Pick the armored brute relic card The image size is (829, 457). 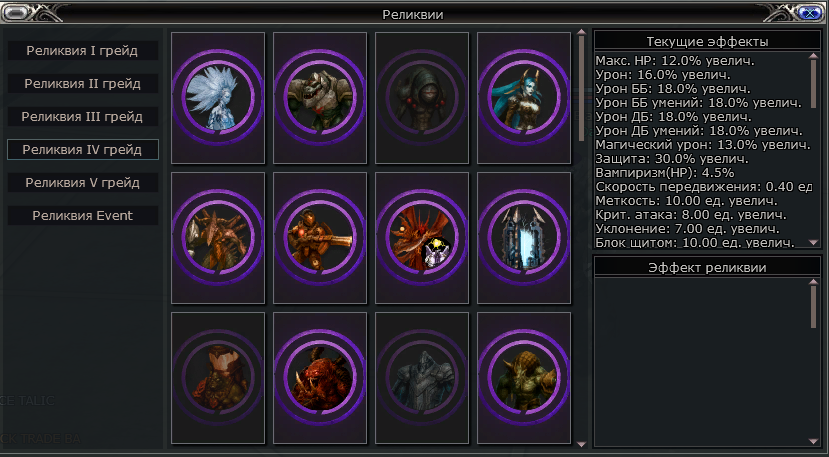tap(320, 98)
